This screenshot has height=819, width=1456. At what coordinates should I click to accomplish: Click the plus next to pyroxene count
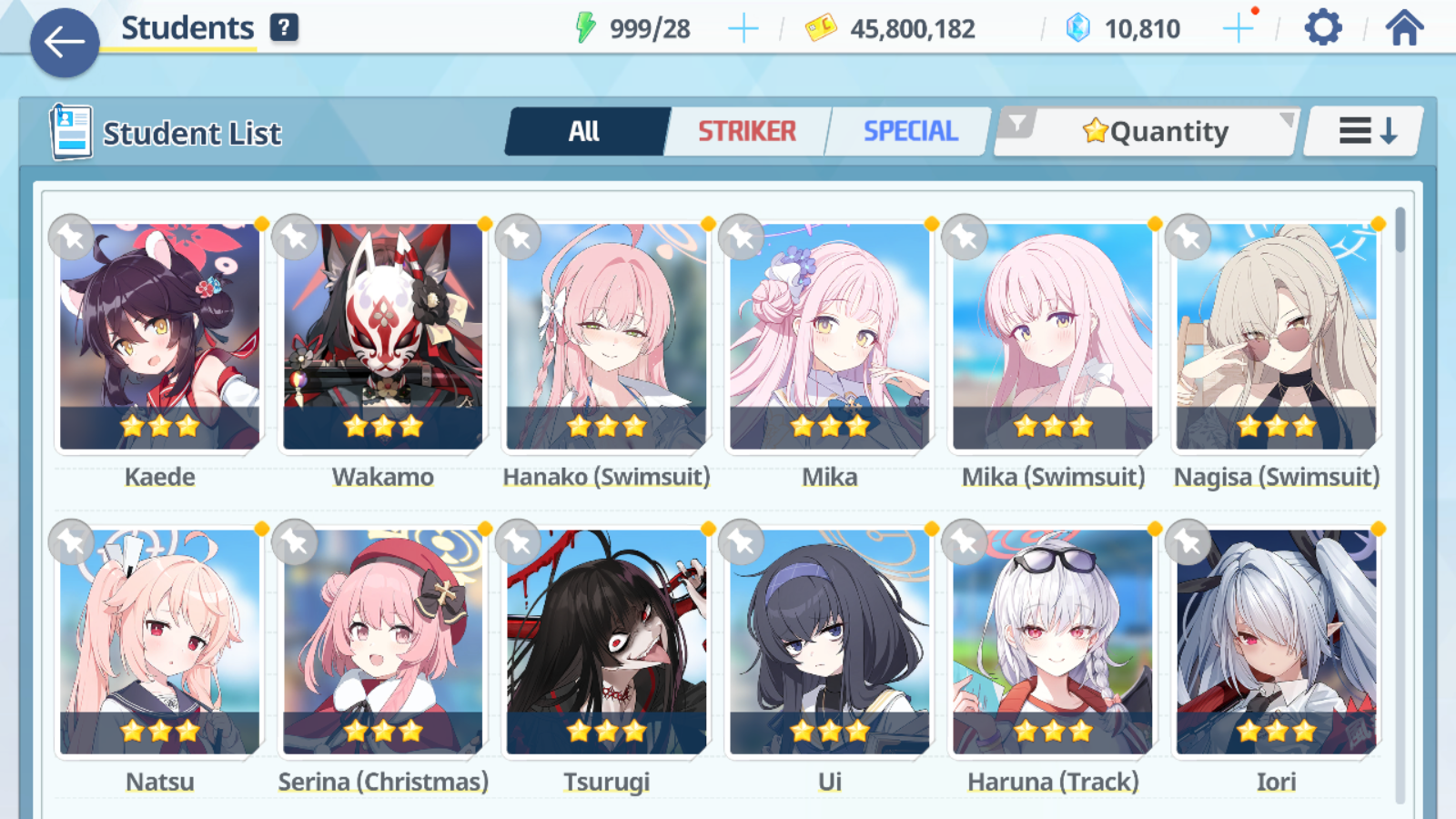tap(1238, 27)
